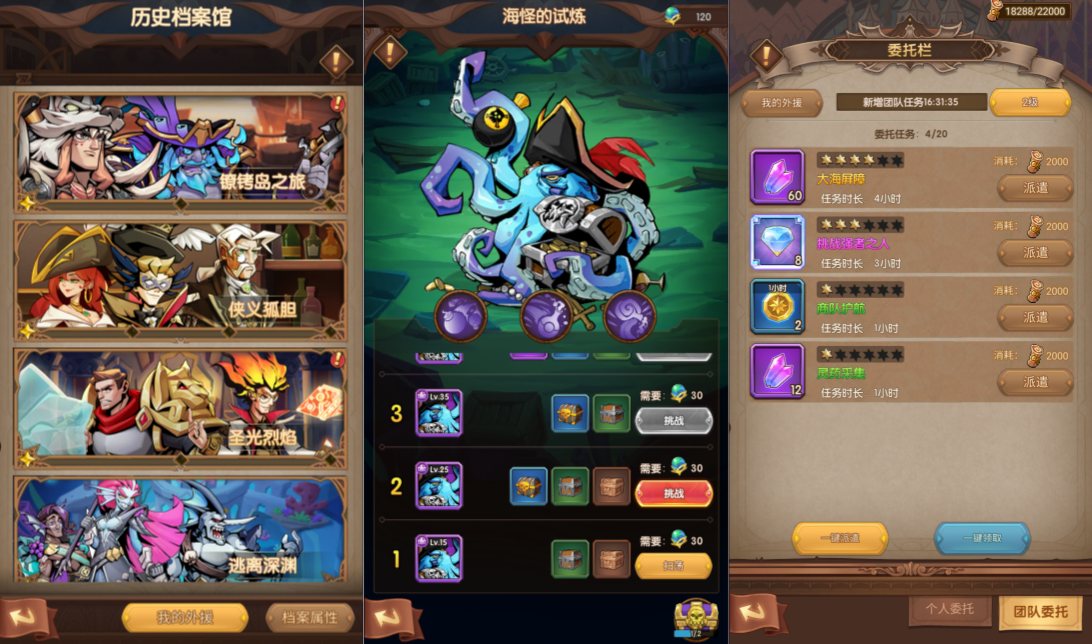Select the 团队委托 tab
The image size is (1092, 644).
click(1040, 611)
